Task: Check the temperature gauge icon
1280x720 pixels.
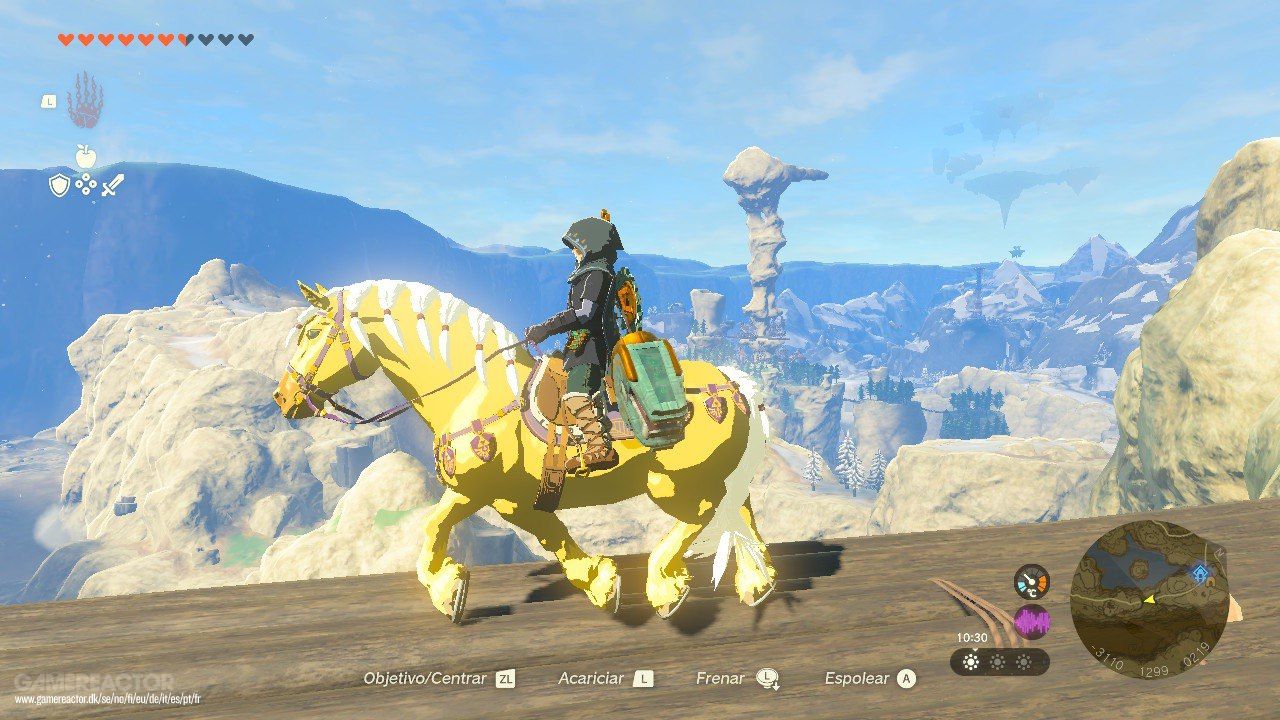Action: click(x=1031, y=582)
